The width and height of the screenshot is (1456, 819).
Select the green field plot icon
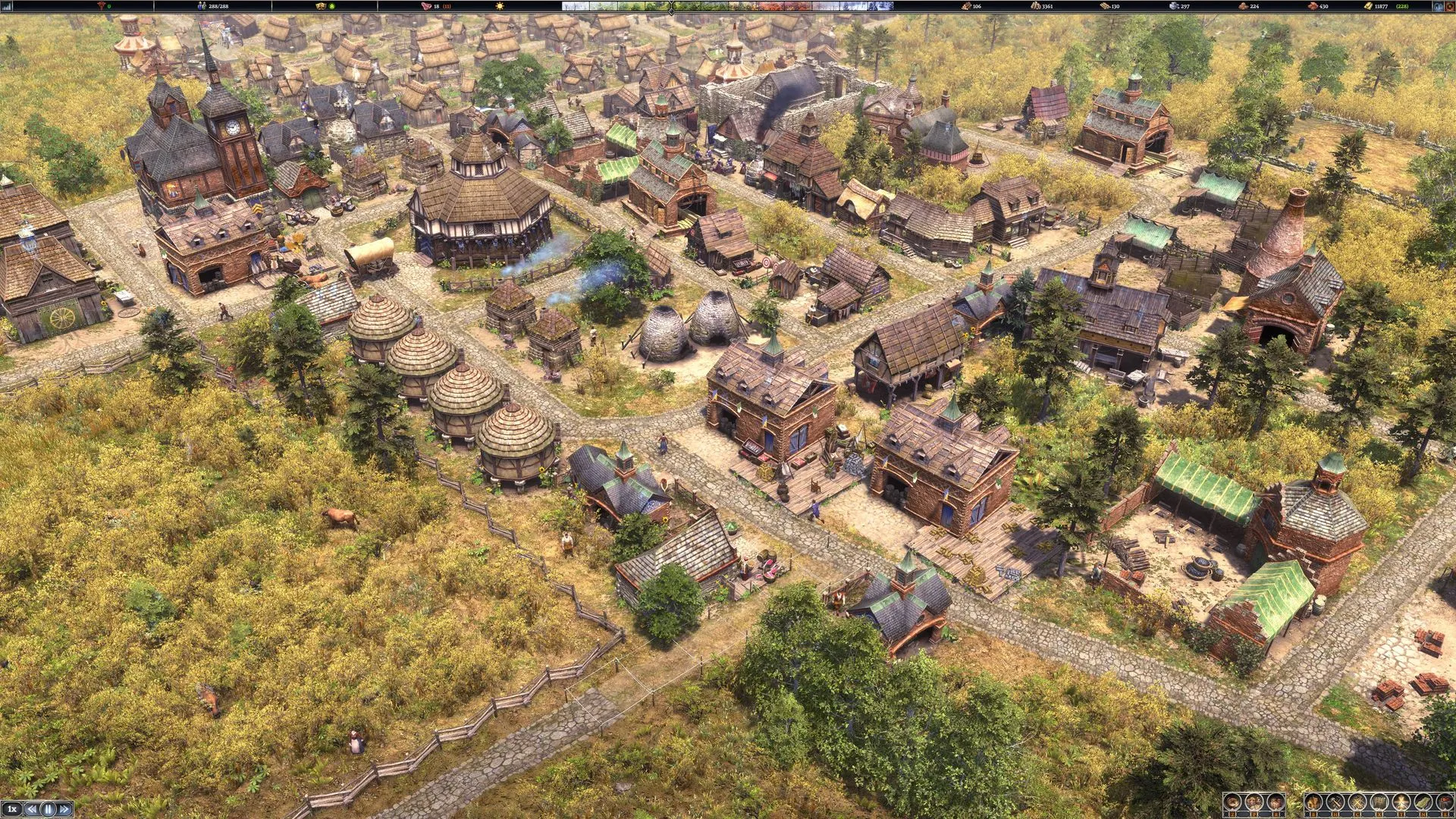(1423, 802)
